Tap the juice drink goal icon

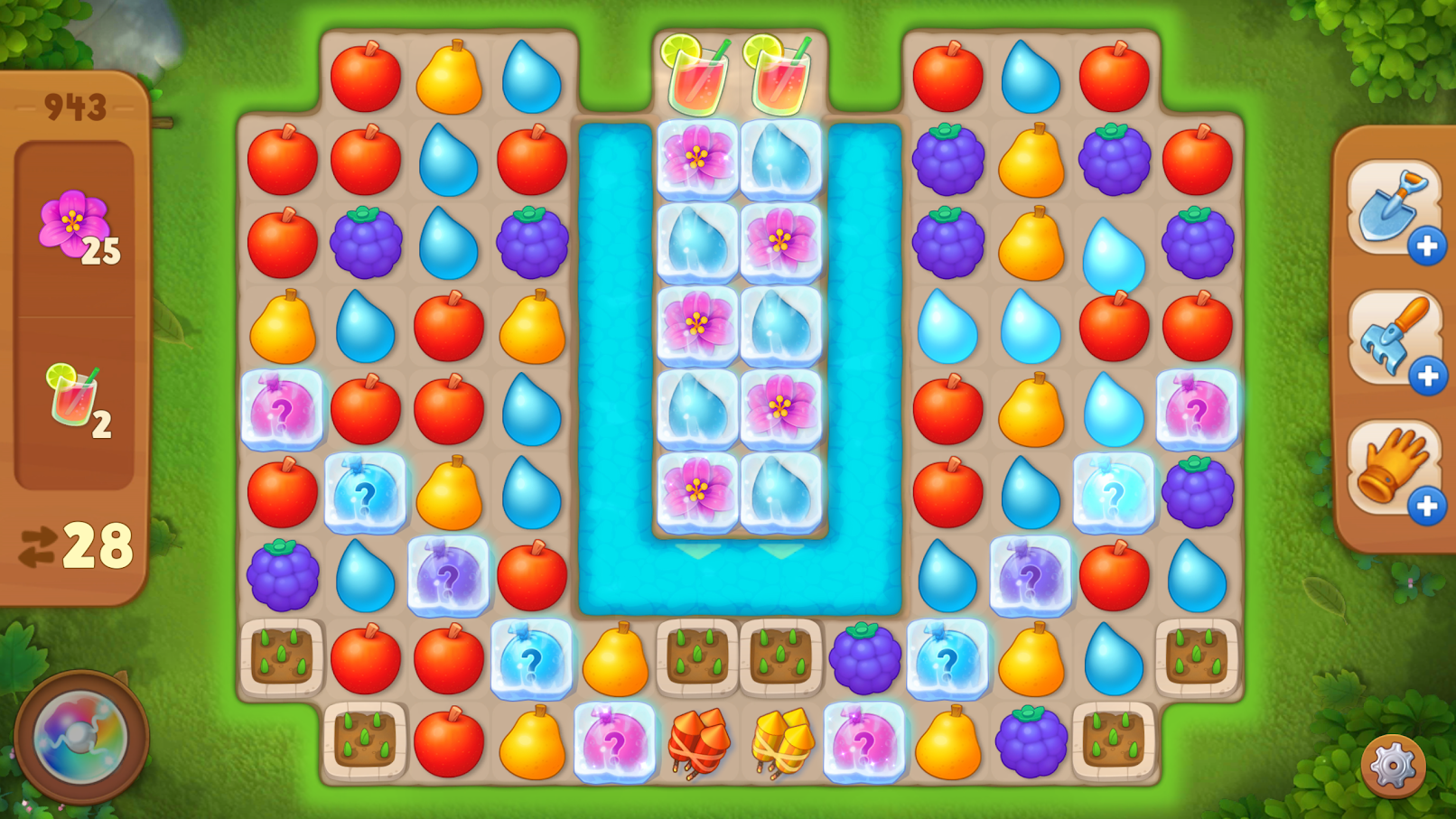72,397
